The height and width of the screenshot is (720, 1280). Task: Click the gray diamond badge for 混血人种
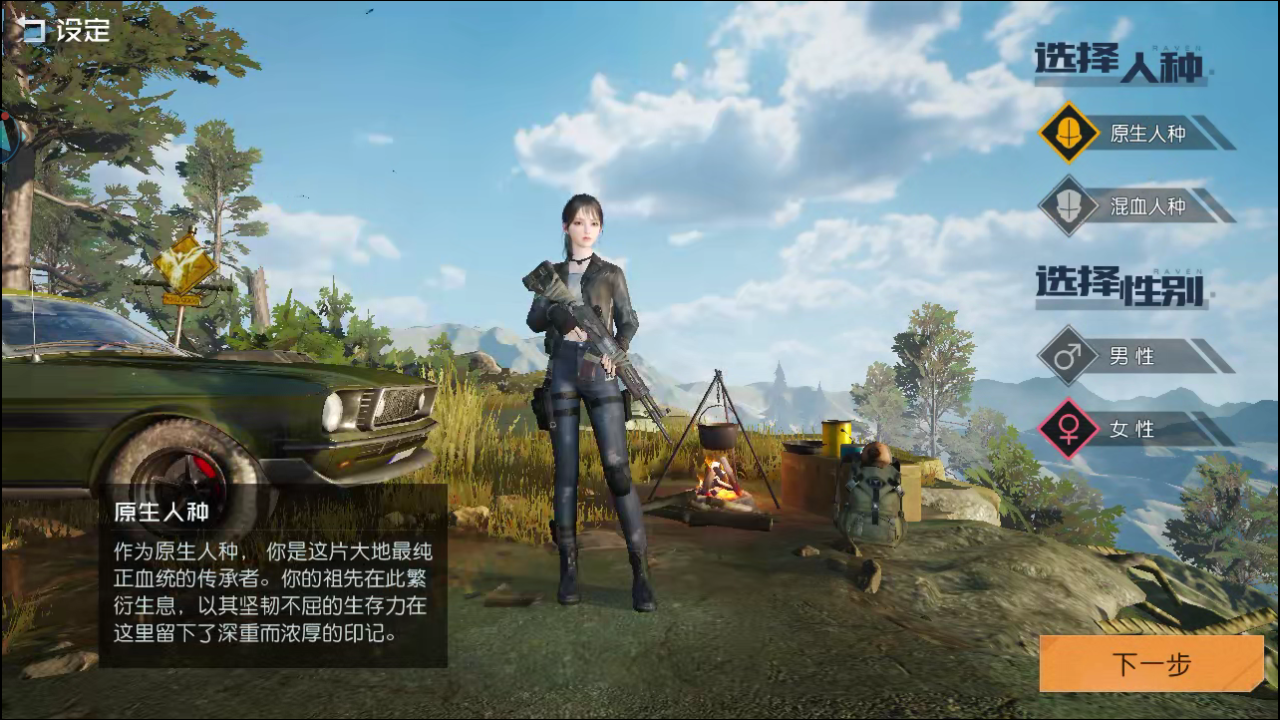coord(1069,207)
